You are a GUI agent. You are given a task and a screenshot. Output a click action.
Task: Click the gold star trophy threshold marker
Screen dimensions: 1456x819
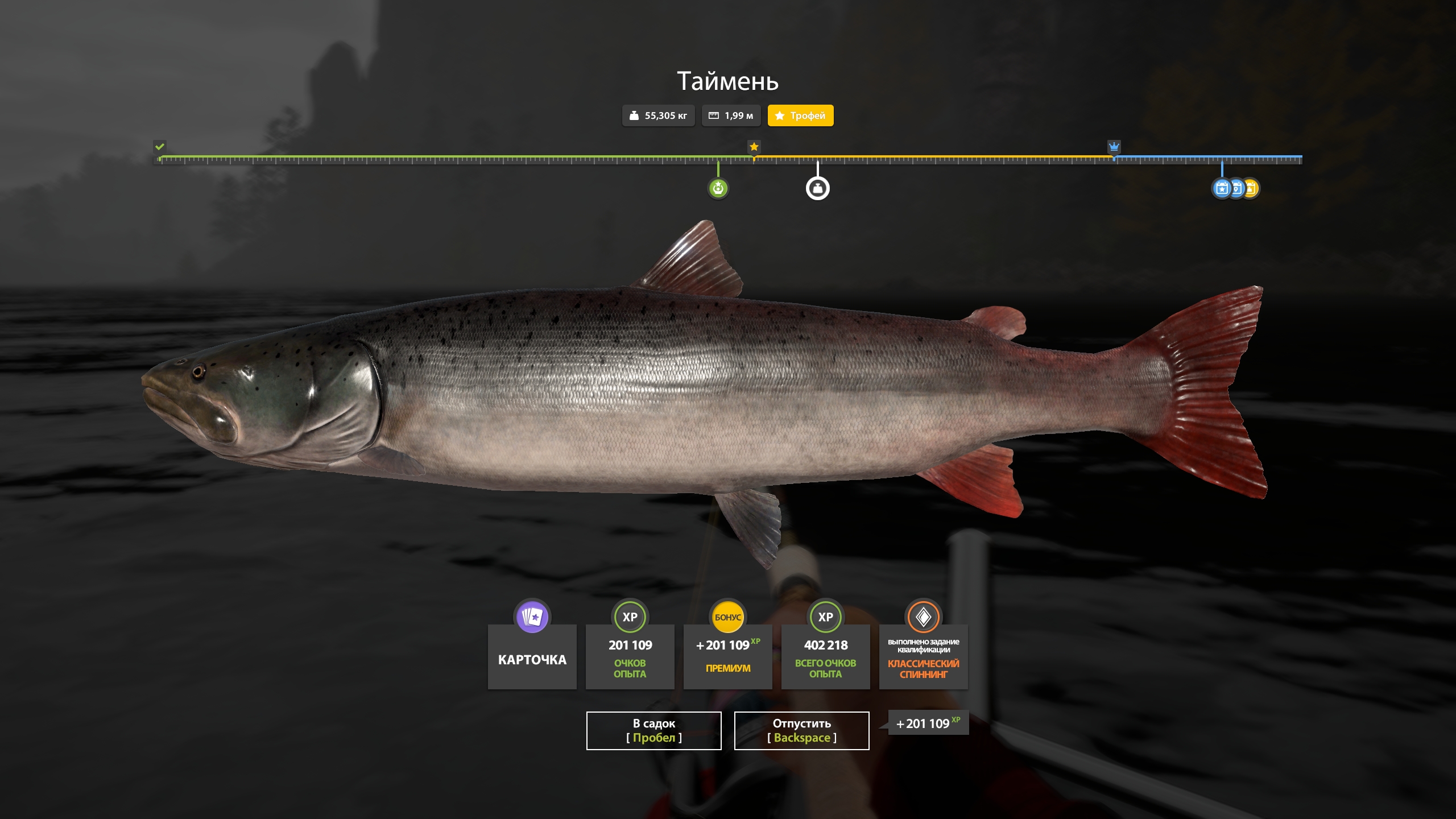754,147
